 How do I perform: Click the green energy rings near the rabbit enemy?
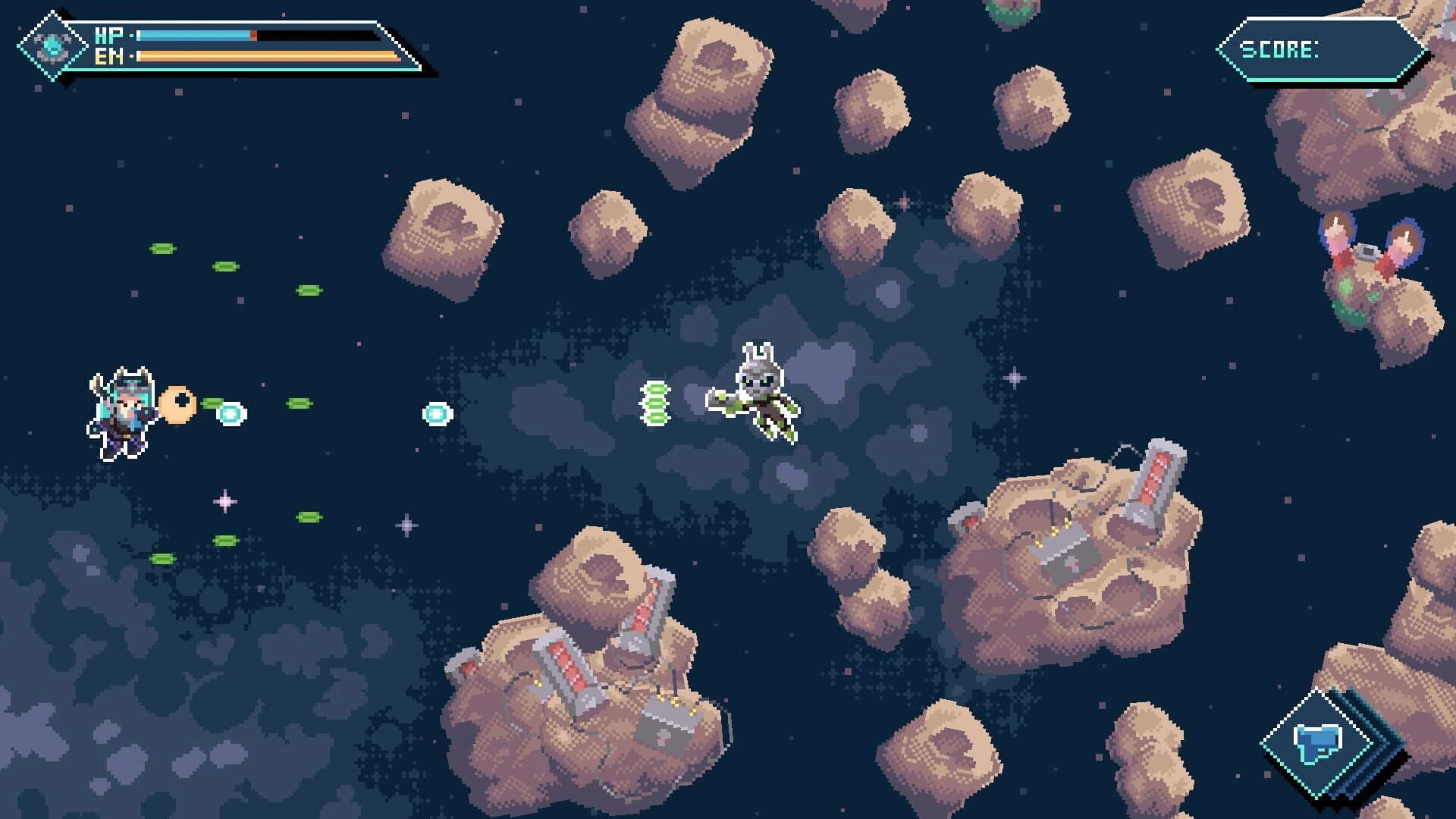(x=654, y=402)
